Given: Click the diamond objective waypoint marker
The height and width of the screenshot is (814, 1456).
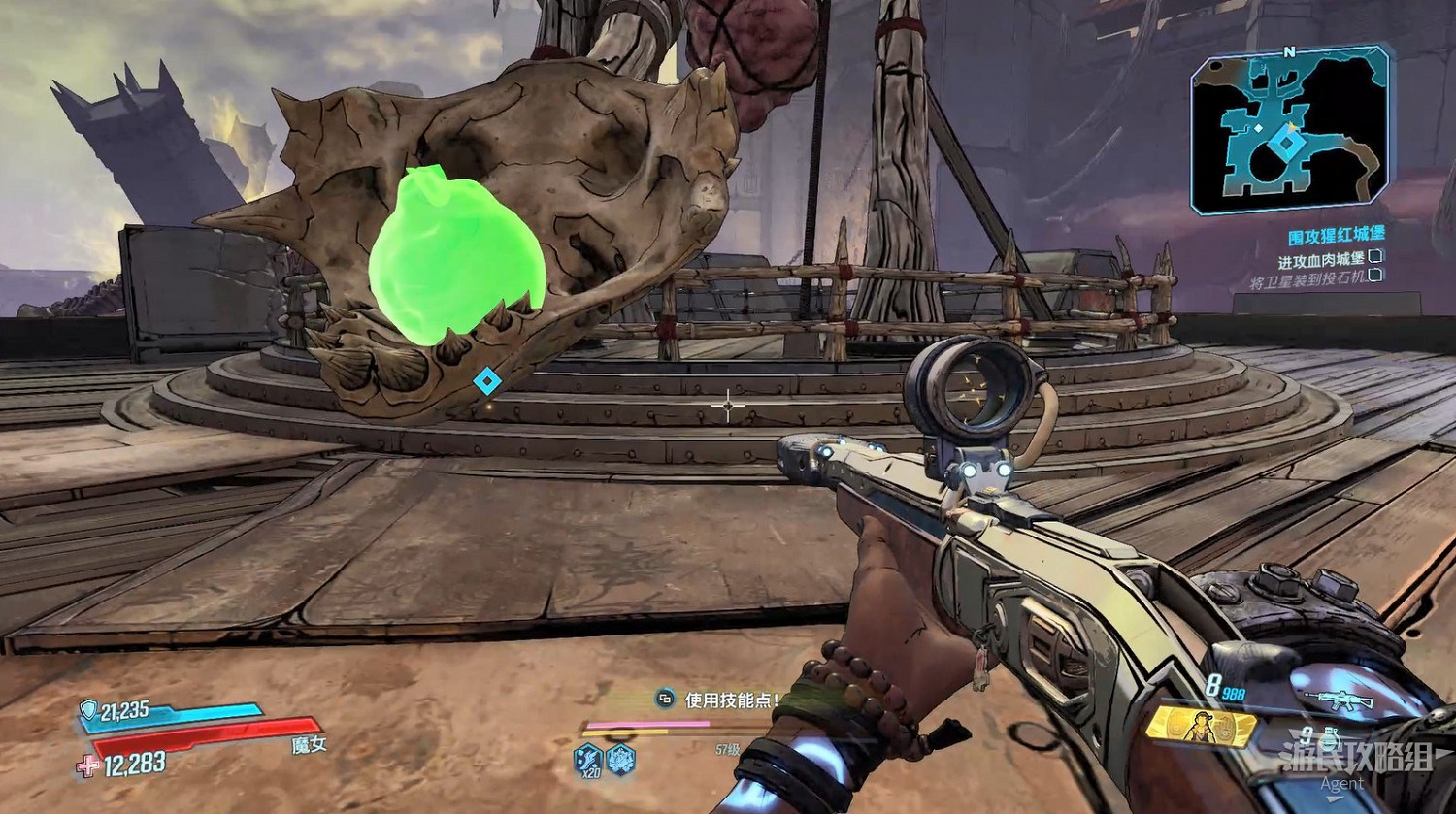Looking at the screenshot, I should click(486, 381).
